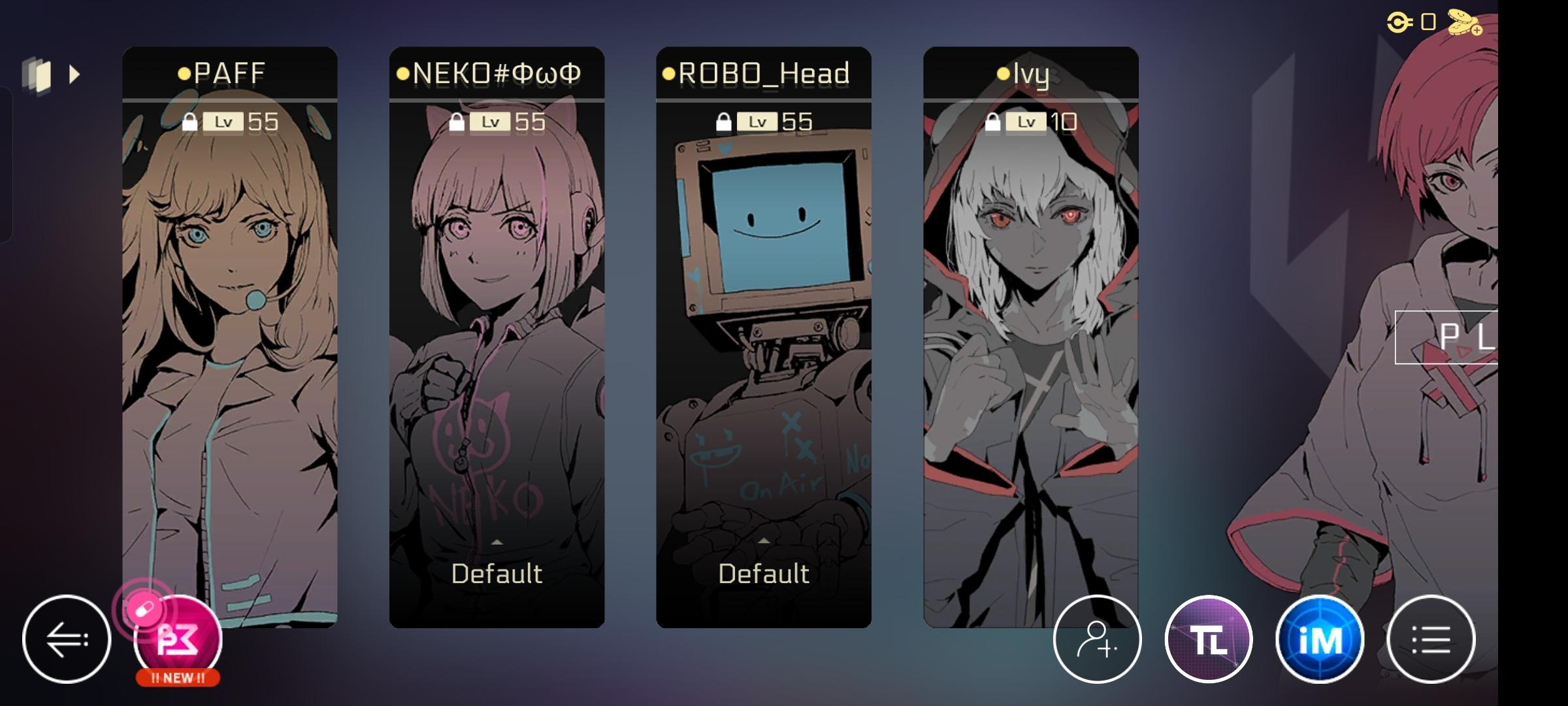
Task: Expand ROBO_Head's Default costume chevron
Action: (x=763, y=541)
